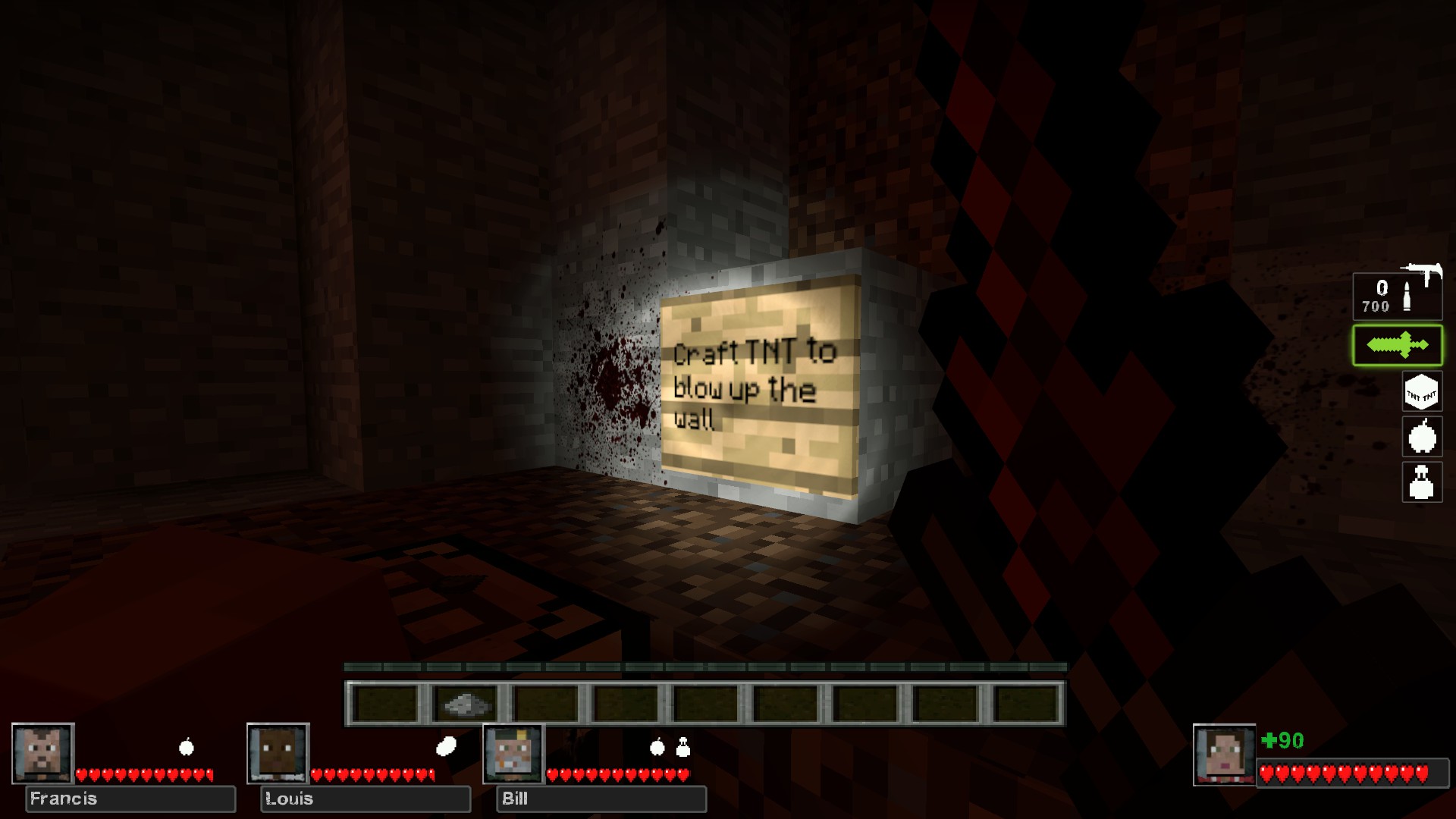
Task: Select the submachine gun weapon slot
Action: (x=1397, y=294)
